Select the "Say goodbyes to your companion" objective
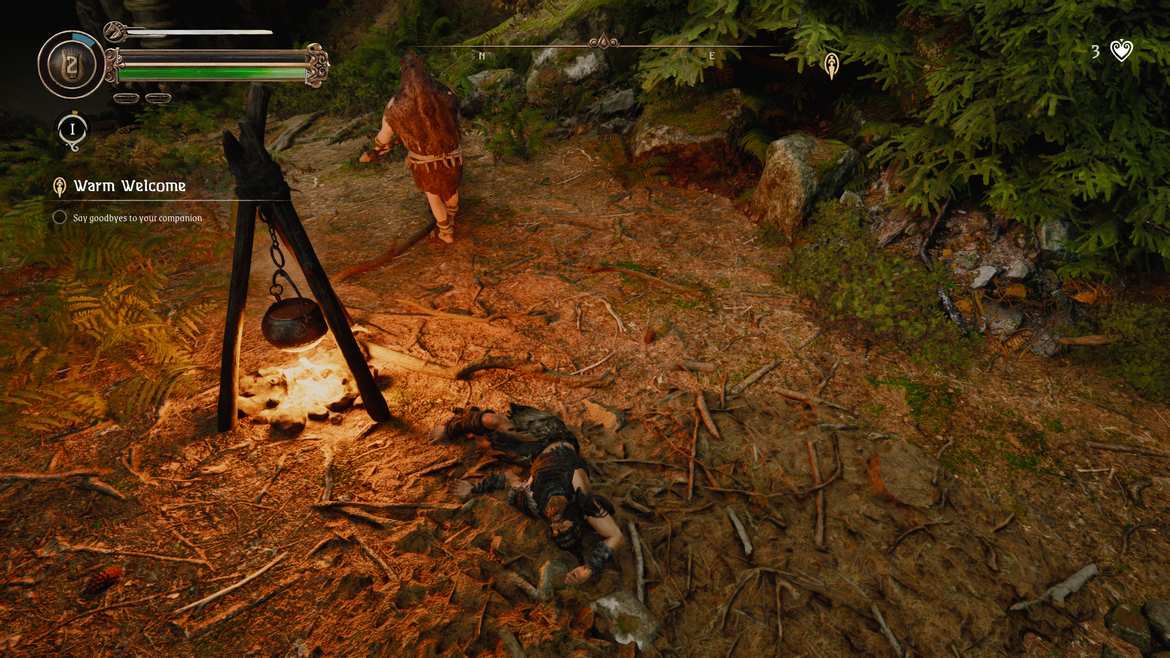This screenshot has width=1170, height=658. 137,218
